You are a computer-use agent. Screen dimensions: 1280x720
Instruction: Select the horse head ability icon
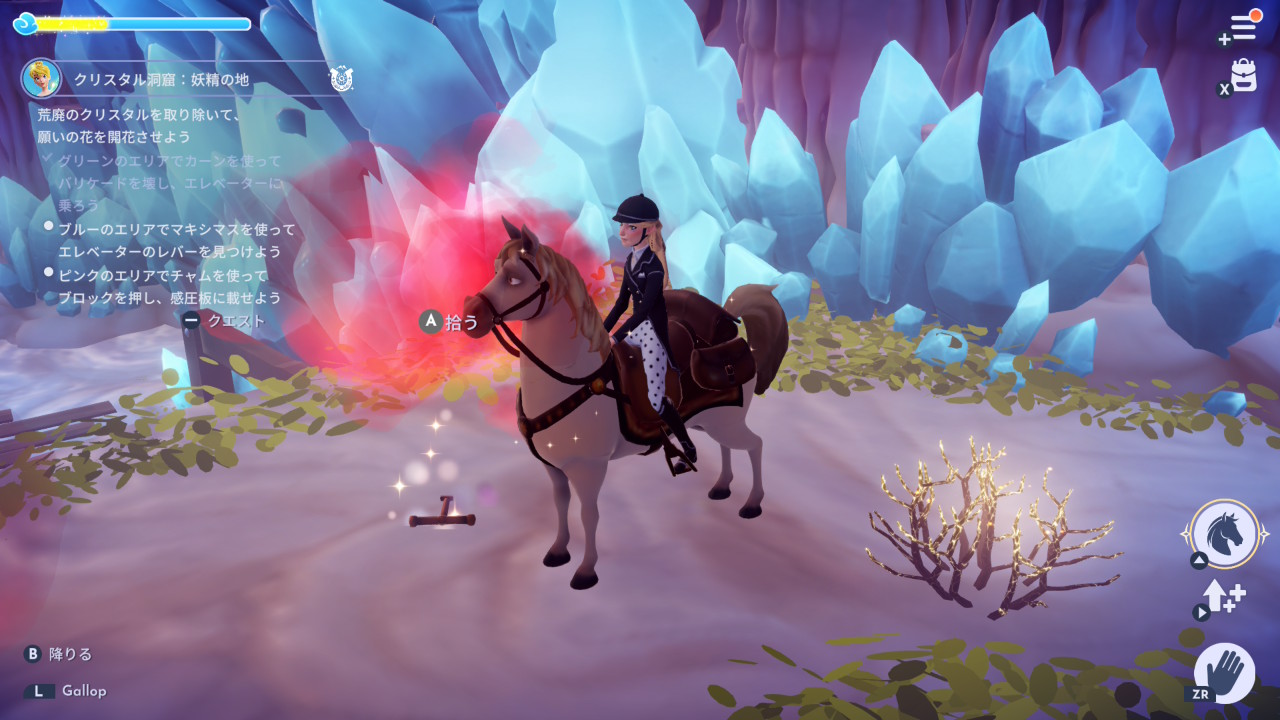(1225, 534)
